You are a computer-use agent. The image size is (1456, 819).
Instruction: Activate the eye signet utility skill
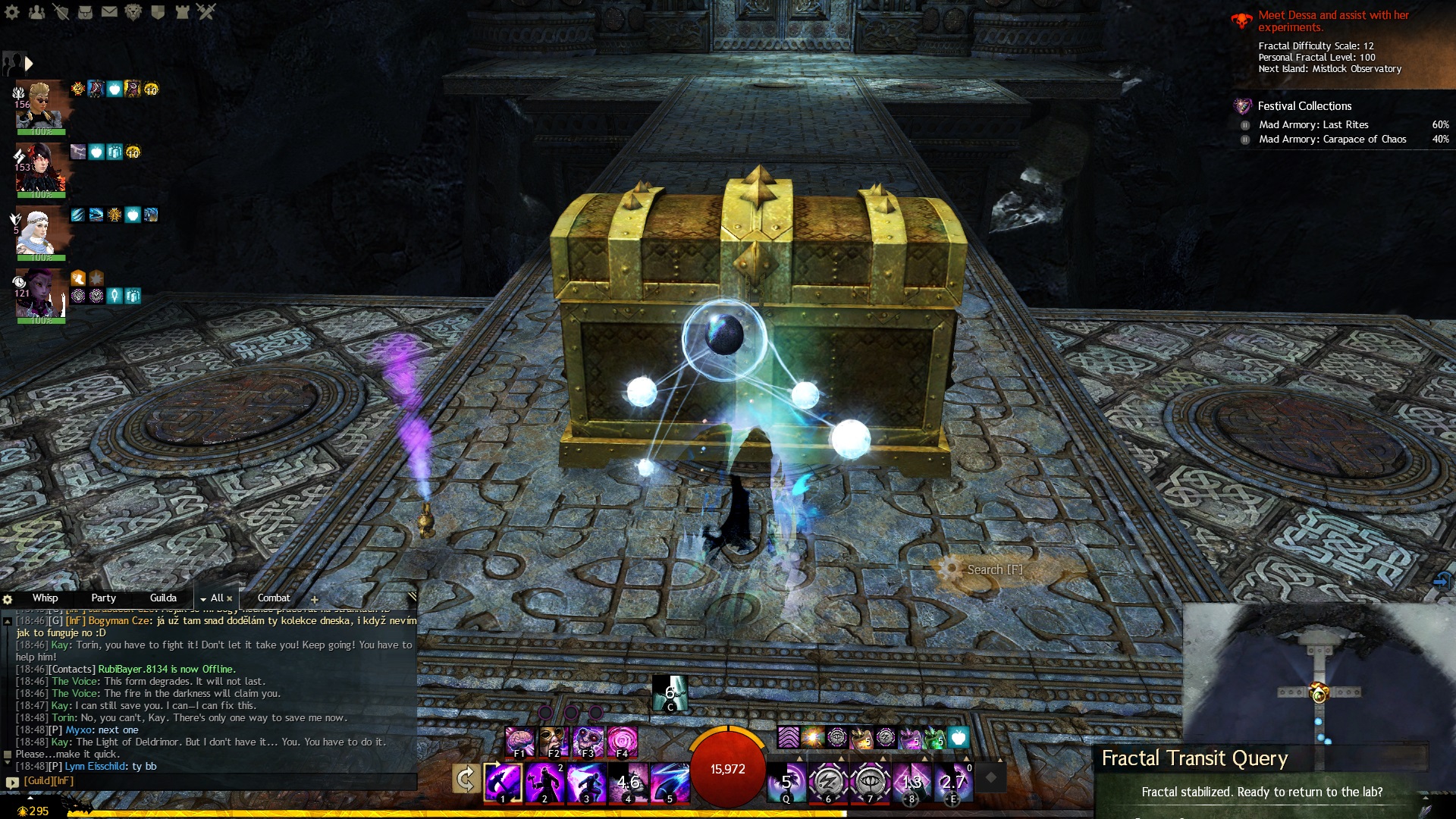[870, 783]
